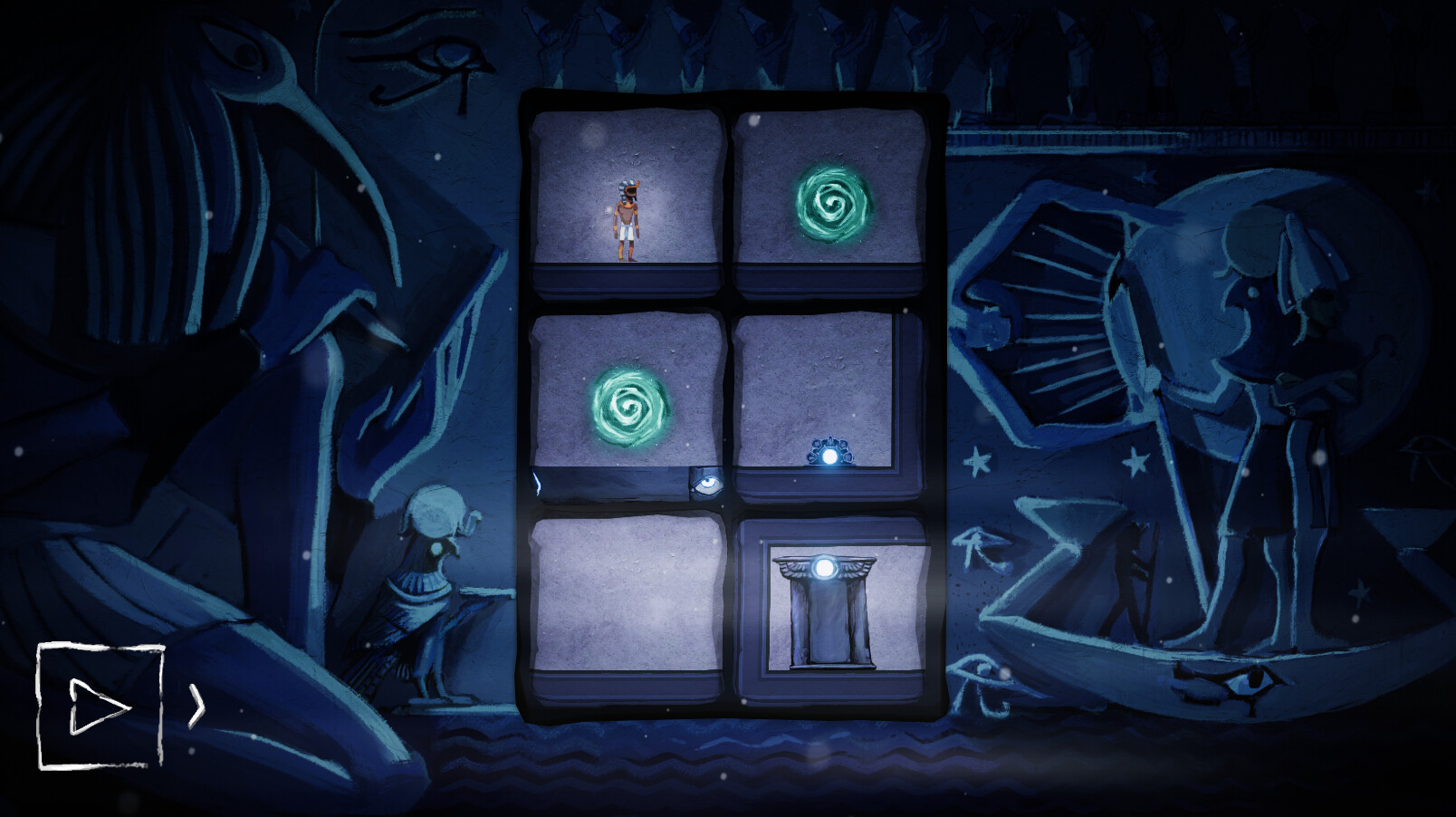The width and height of the screenshot is (1456, 817).
Task: Click the orb crowning the exit doorway
Action: [825, 568]
